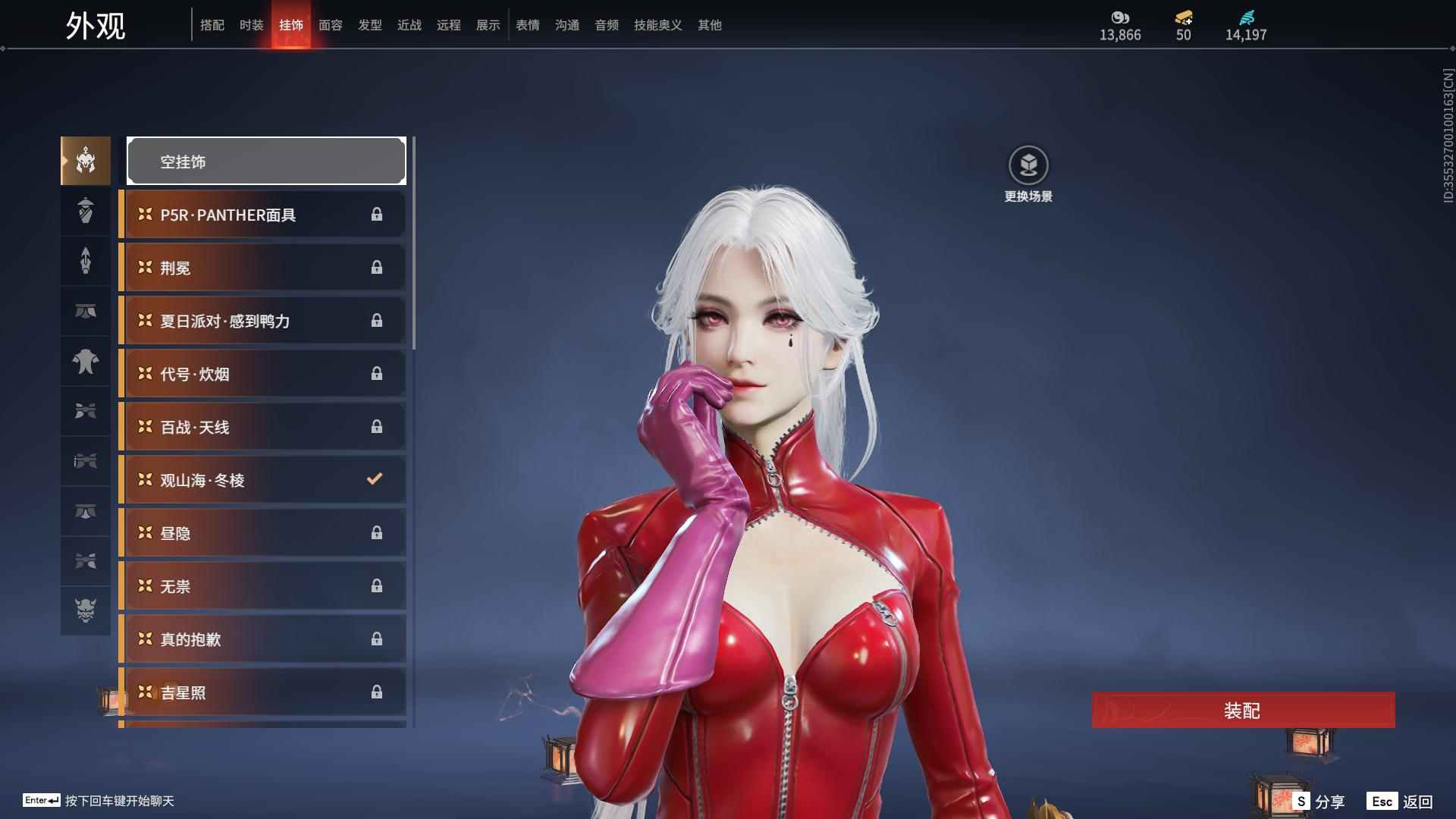Switch to the 时装 costume tab
The image size is (1456, 819).
click(252, 25)
